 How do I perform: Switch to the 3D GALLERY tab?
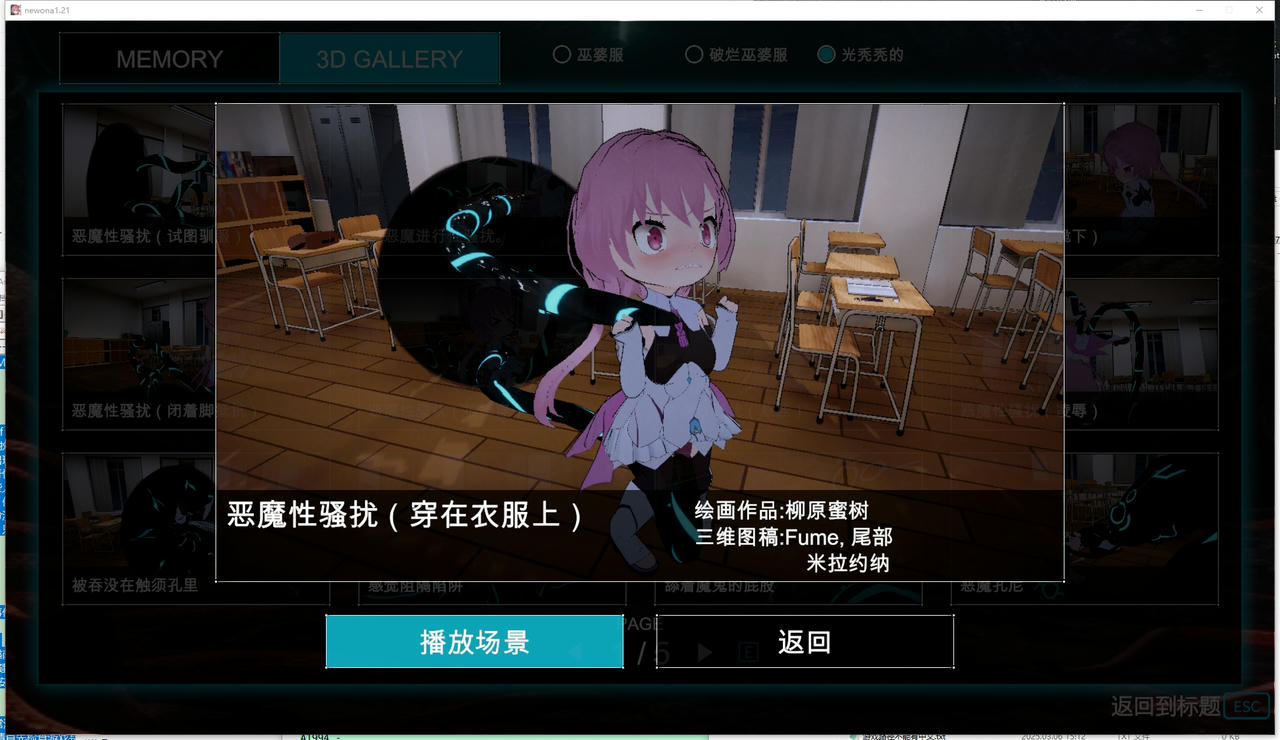(x=389, y=58)
